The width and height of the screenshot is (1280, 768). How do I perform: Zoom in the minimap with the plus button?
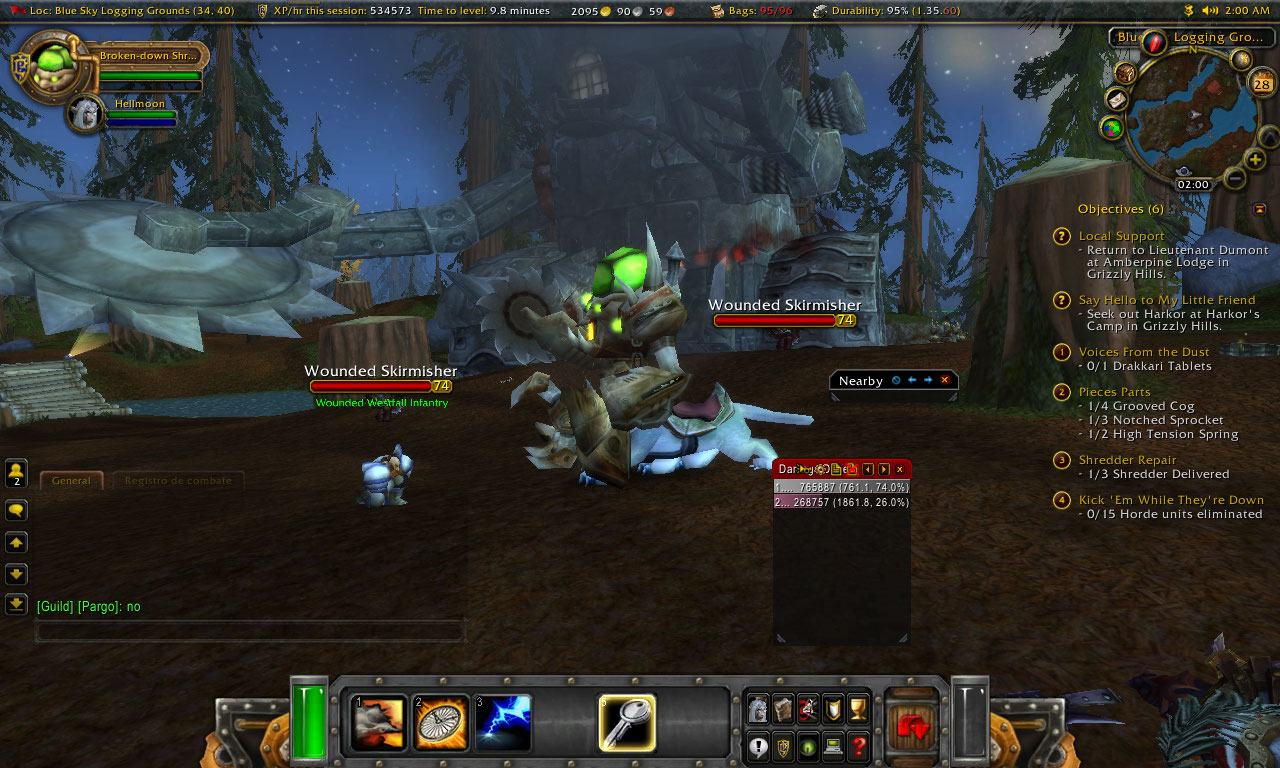click(1255, 159)
